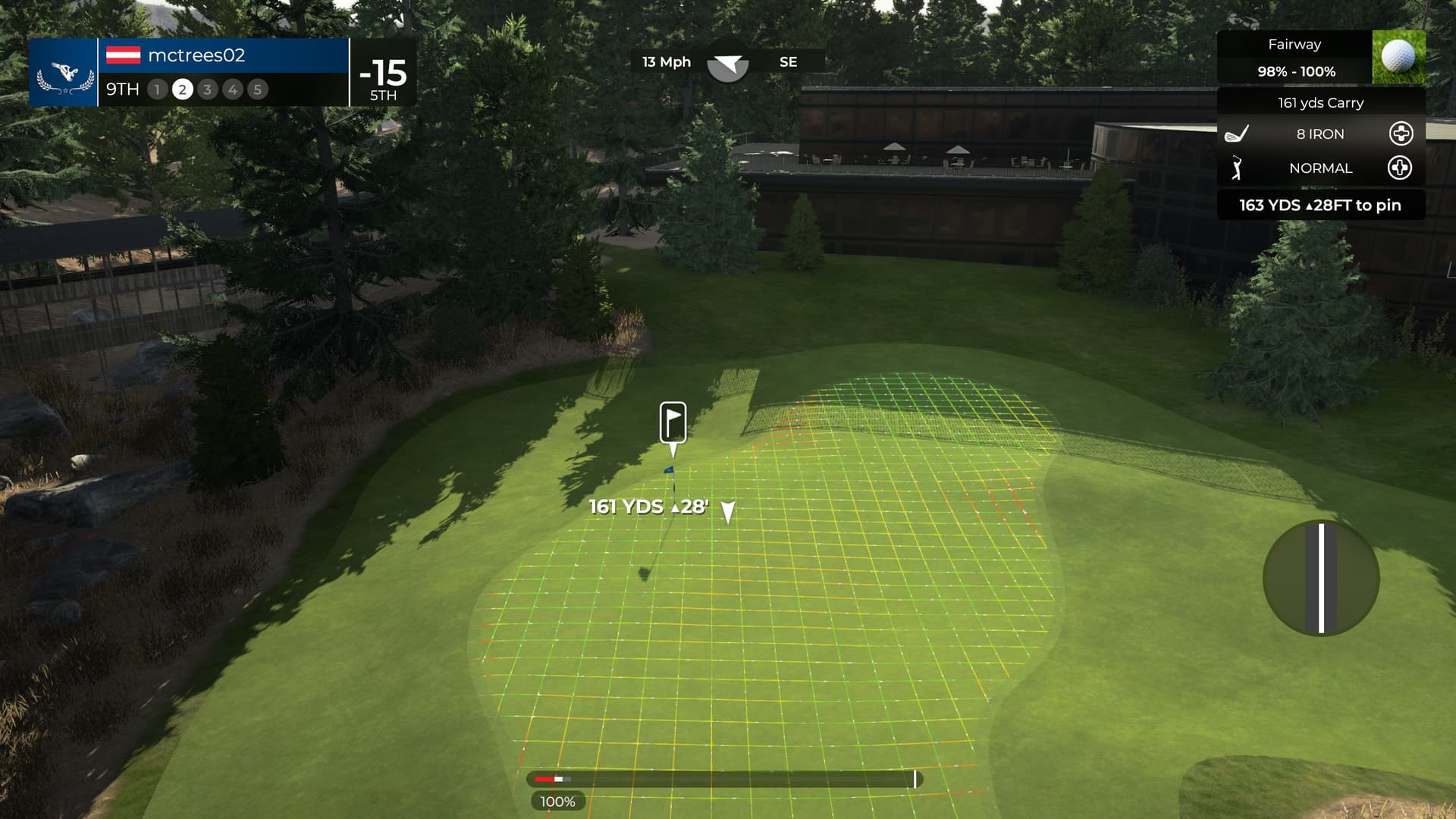Select the flag pin marker

pos(673,422)
